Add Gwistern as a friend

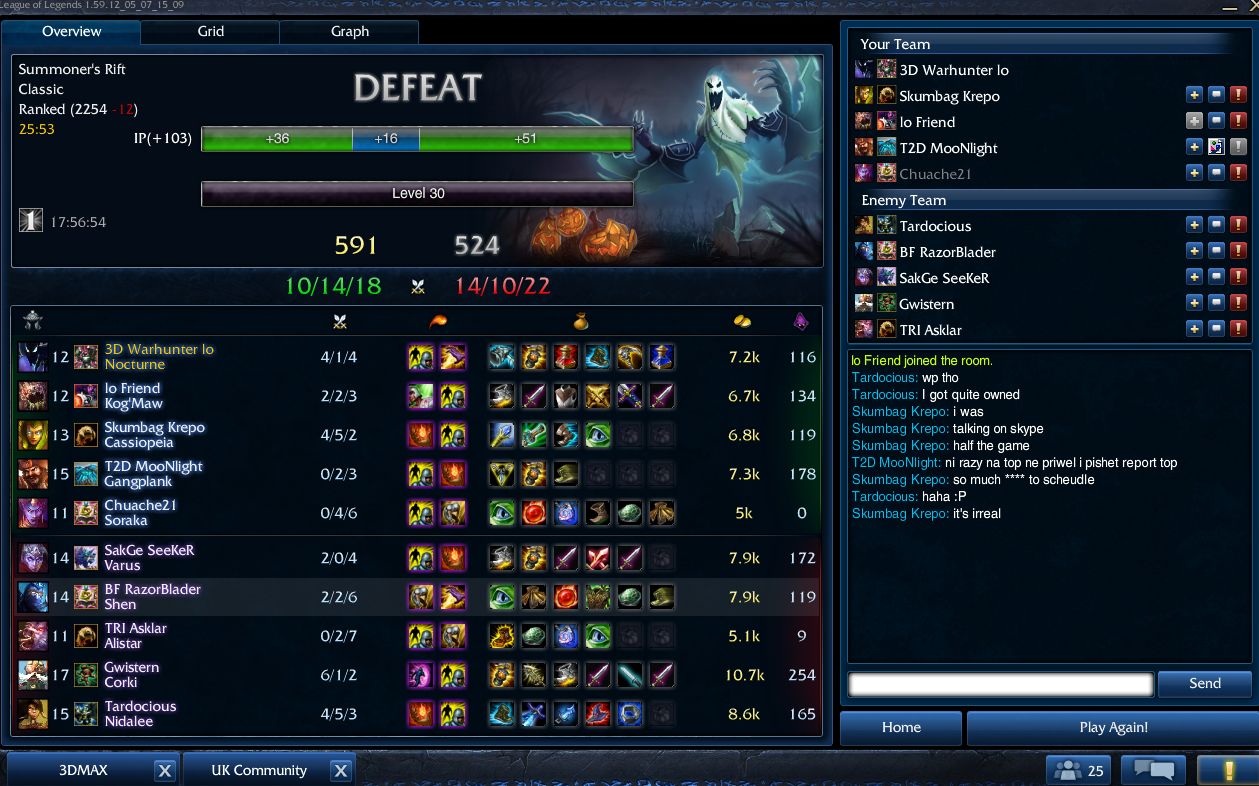pyautogui.click(x=1194, y=304)
